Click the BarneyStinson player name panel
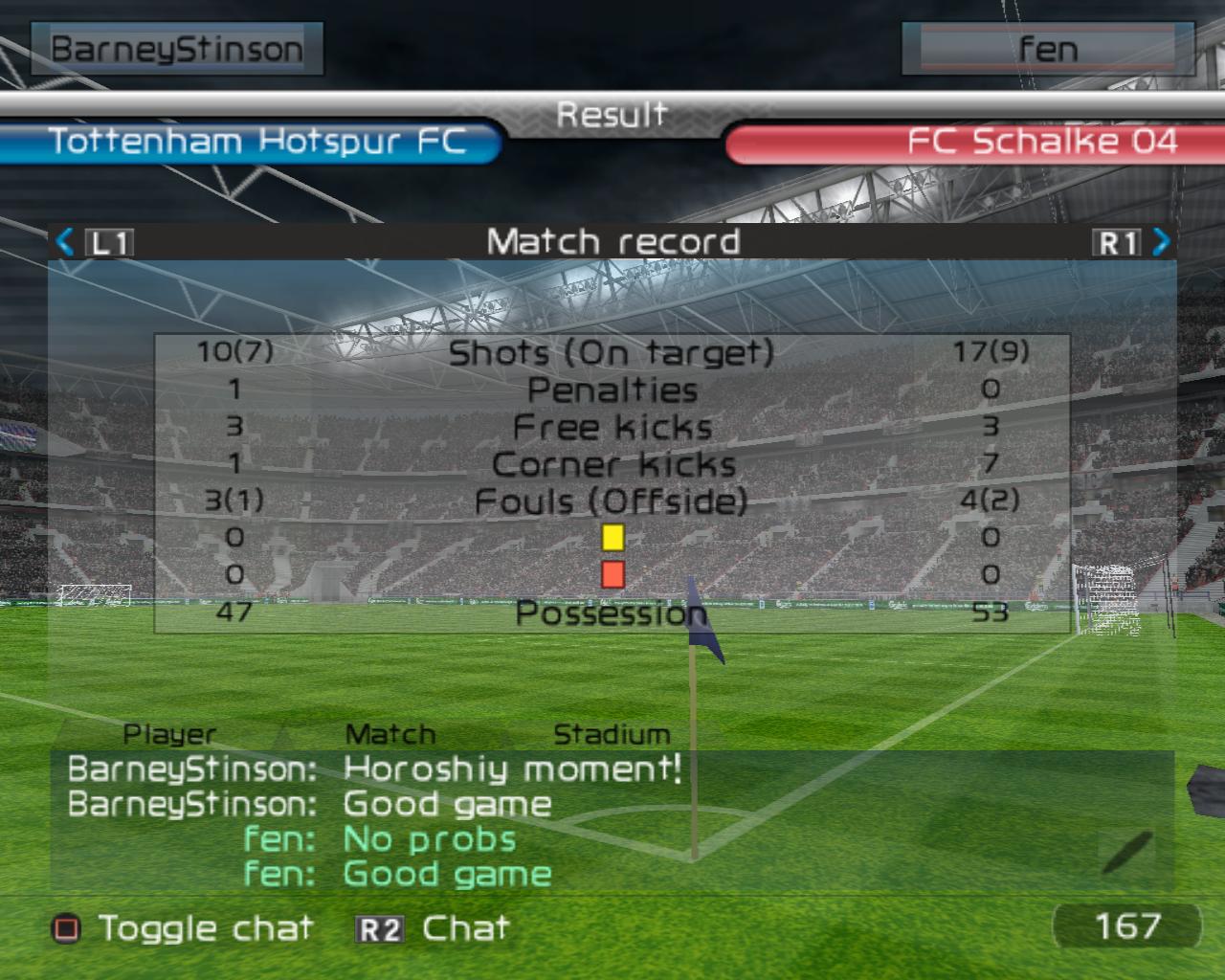The image size is (1225, 980). [177, 49]
